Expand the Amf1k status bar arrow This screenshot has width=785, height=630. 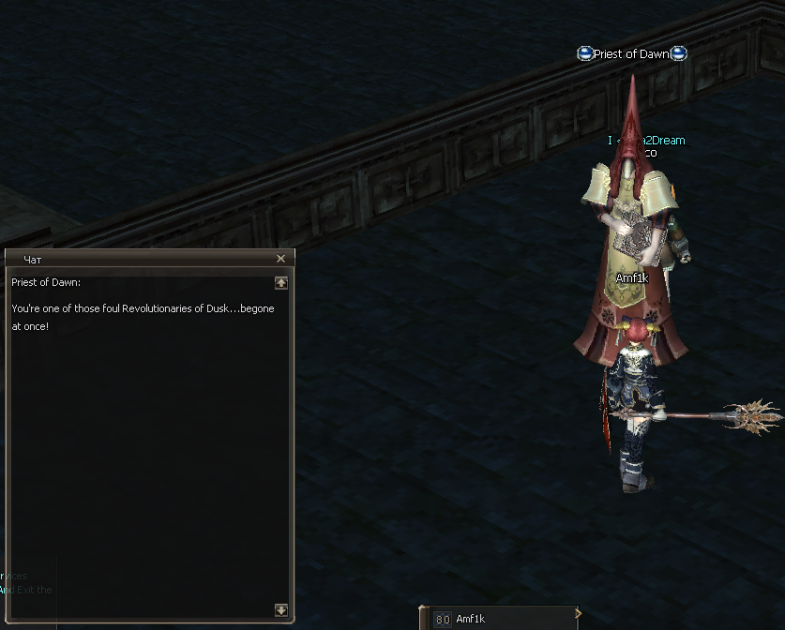[x=577, y=614]
